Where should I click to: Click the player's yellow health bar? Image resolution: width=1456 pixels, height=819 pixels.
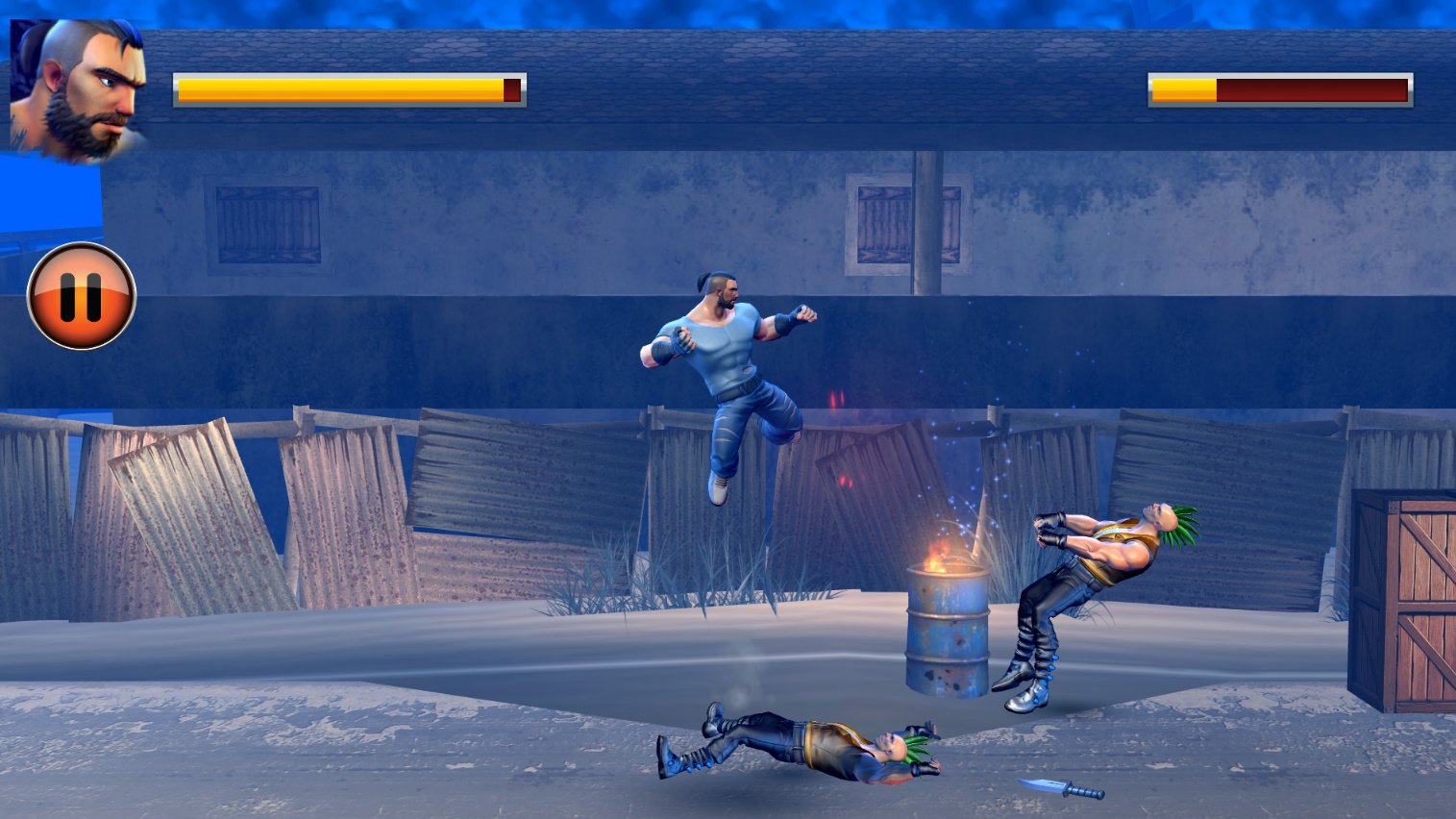336,89
